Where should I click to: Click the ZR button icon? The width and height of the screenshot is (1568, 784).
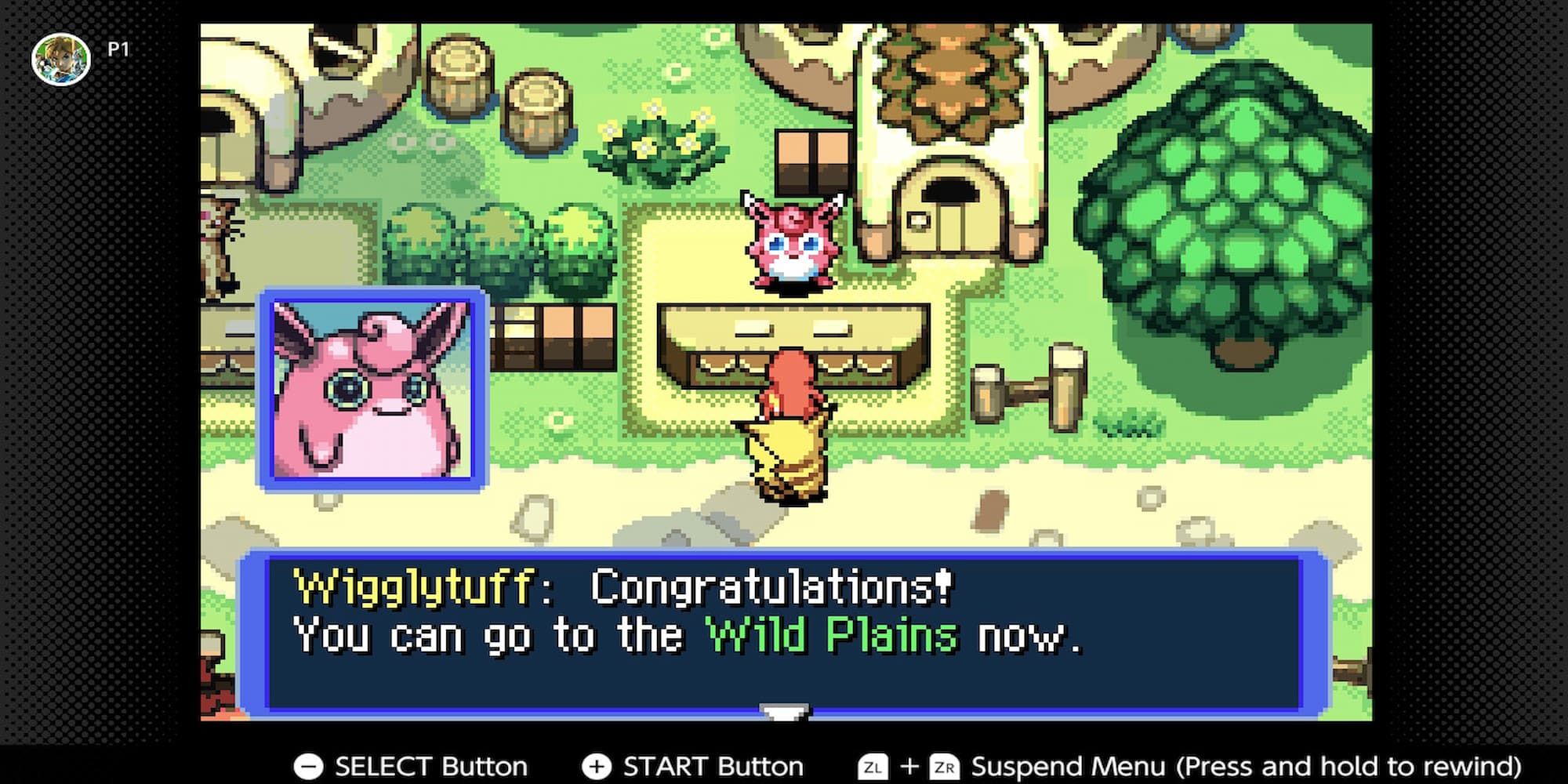[x=946, y=766]
